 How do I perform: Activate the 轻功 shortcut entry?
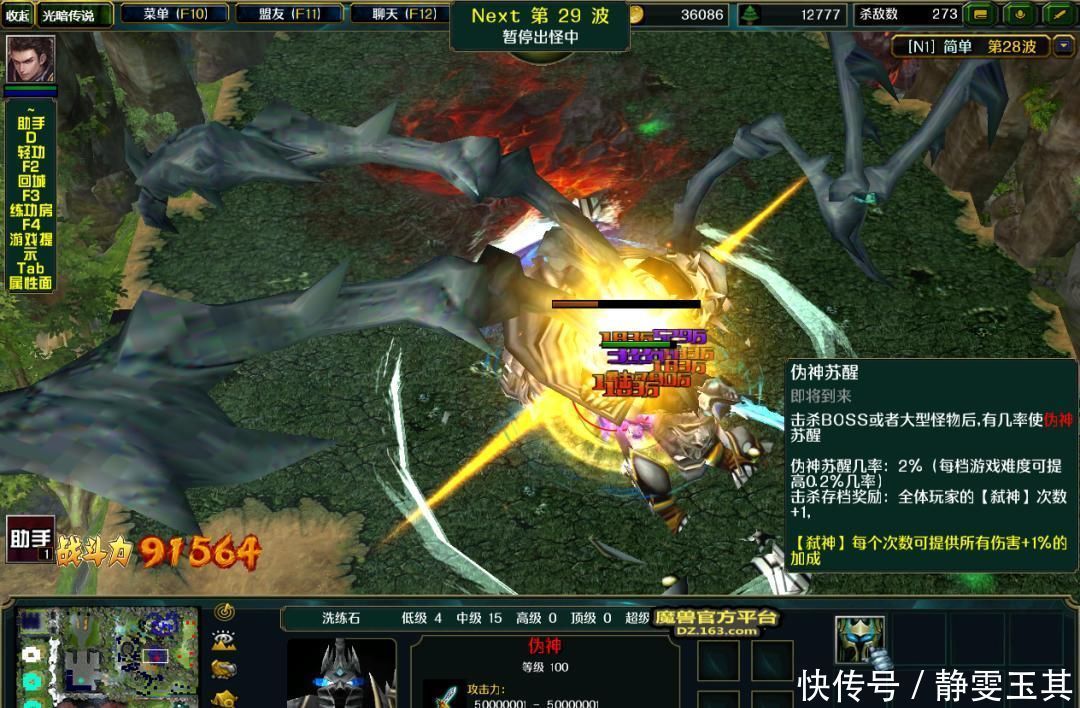point(31,152)
